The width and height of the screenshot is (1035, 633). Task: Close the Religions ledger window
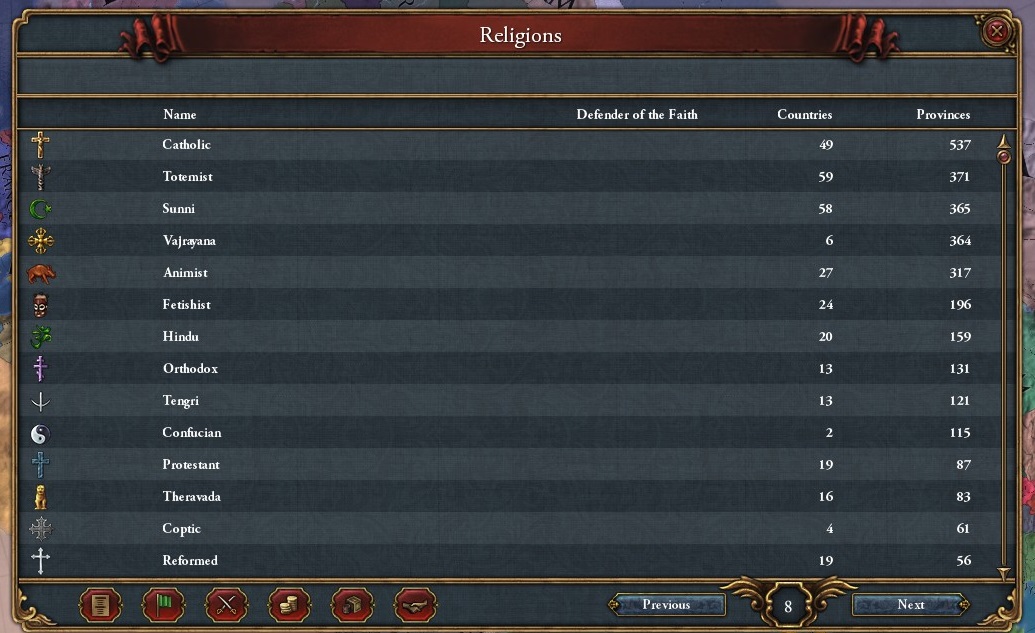click(x=996, y=32)
